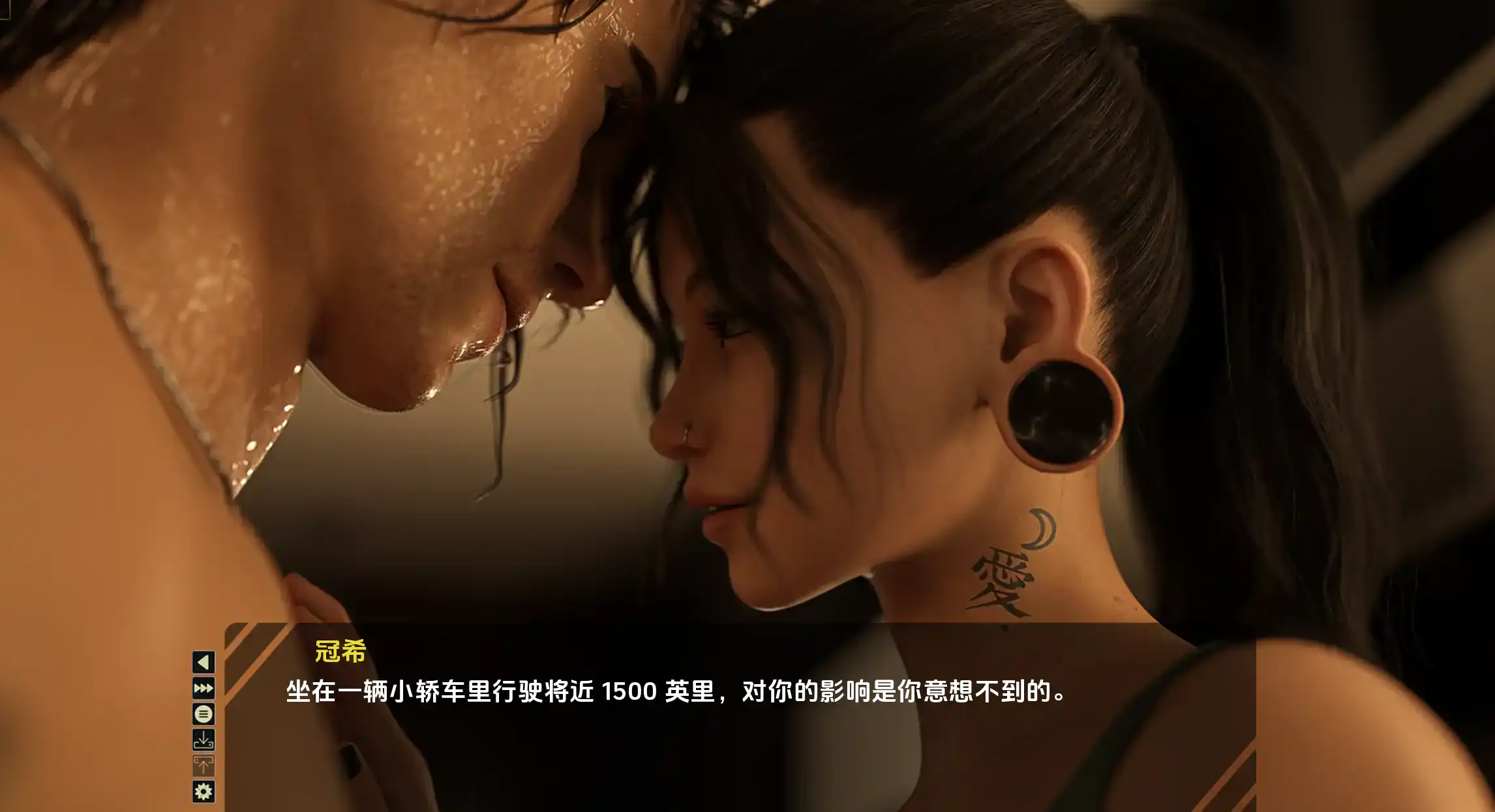Toggle the quick menu settings panel
Viewport: 1495px width, 812px height.
coord(203,791)
